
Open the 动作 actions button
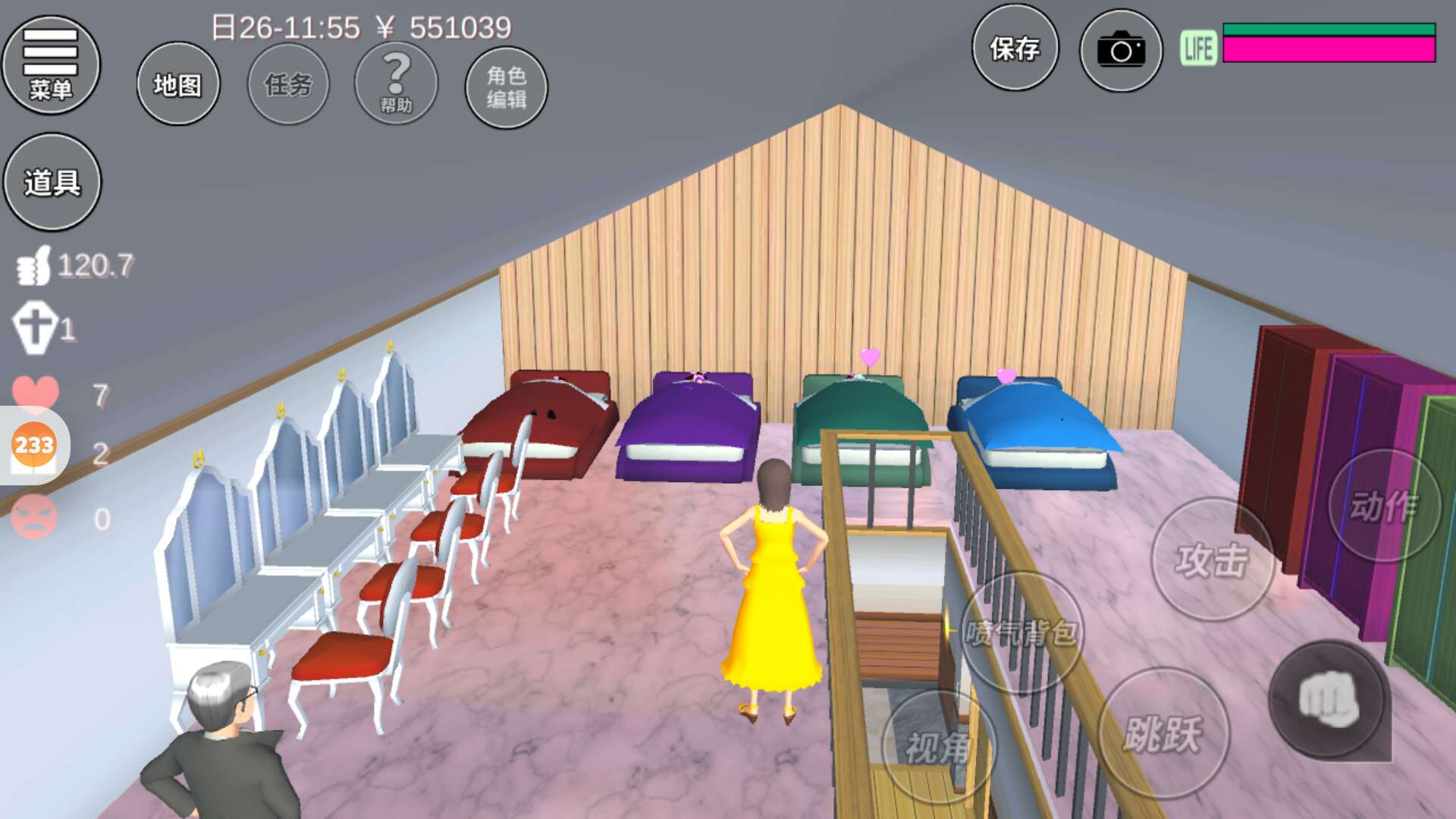coord(1384,506)
